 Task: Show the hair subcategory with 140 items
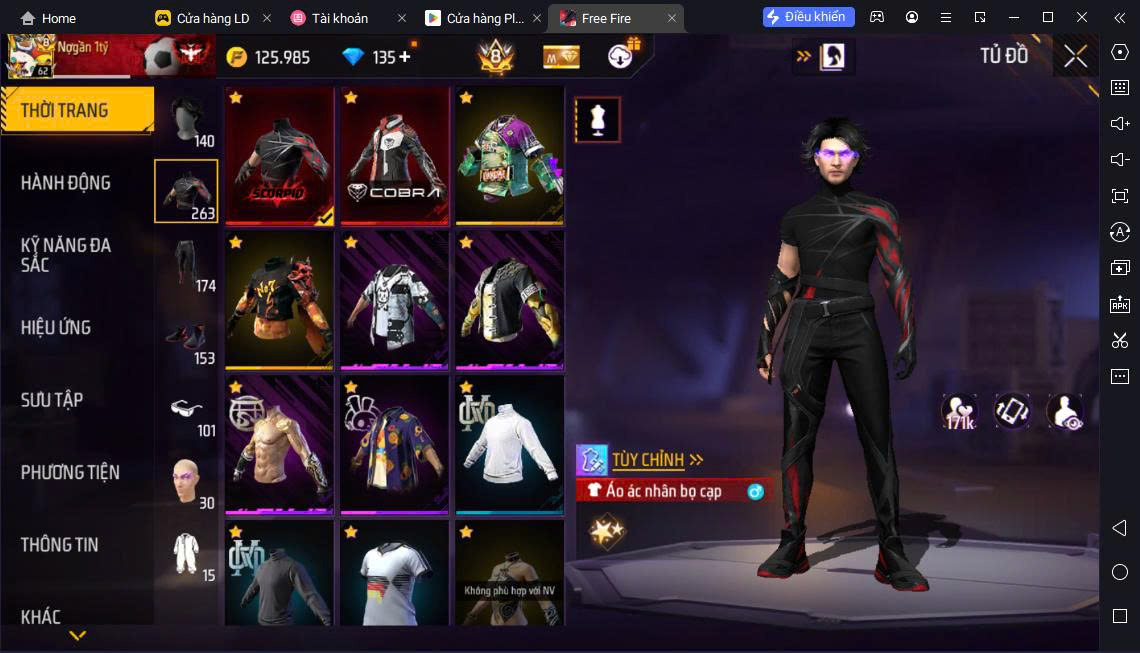[x=186, y=122]
